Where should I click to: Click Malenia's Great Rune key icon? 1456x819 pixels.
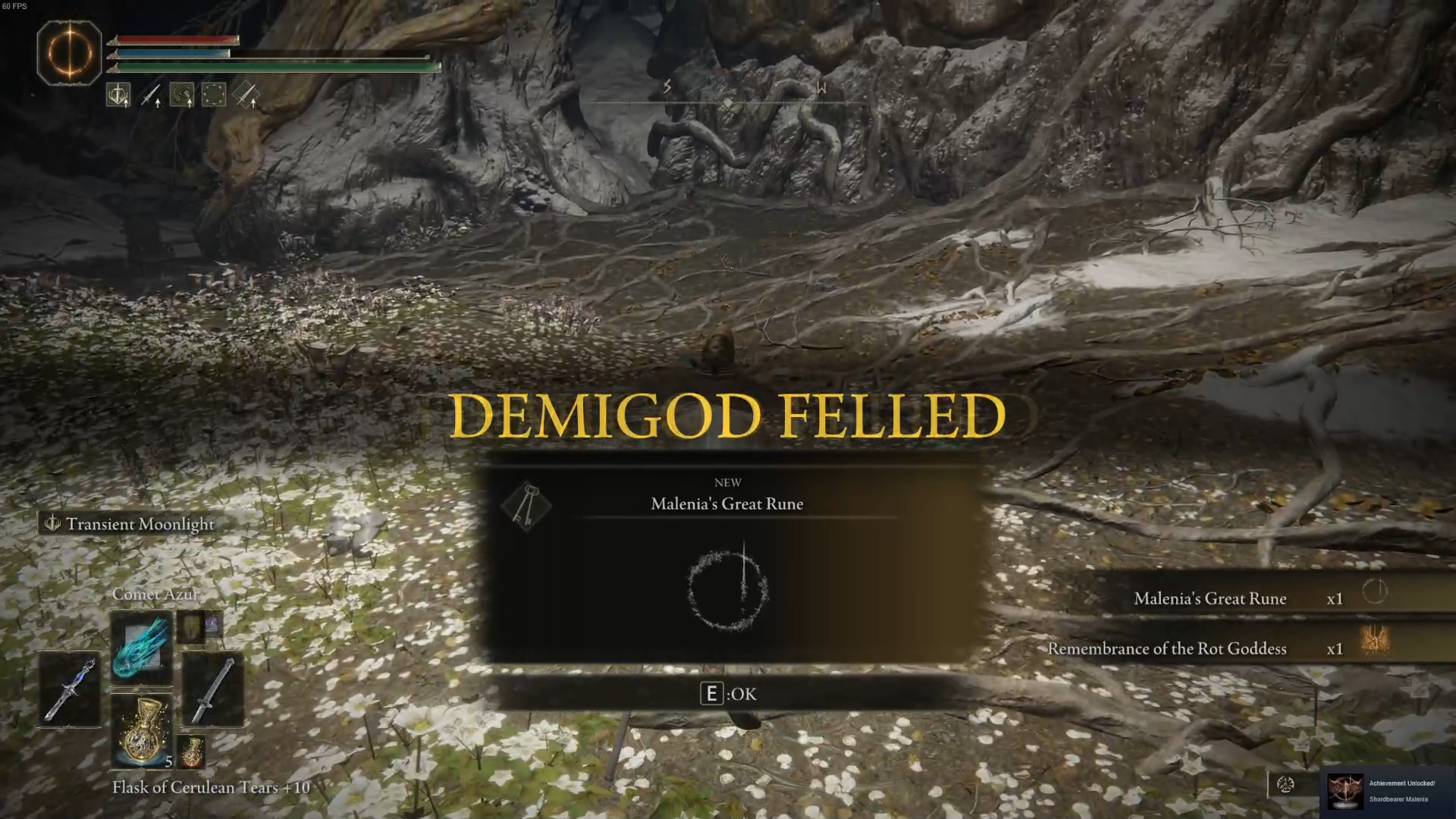[527, 507]
